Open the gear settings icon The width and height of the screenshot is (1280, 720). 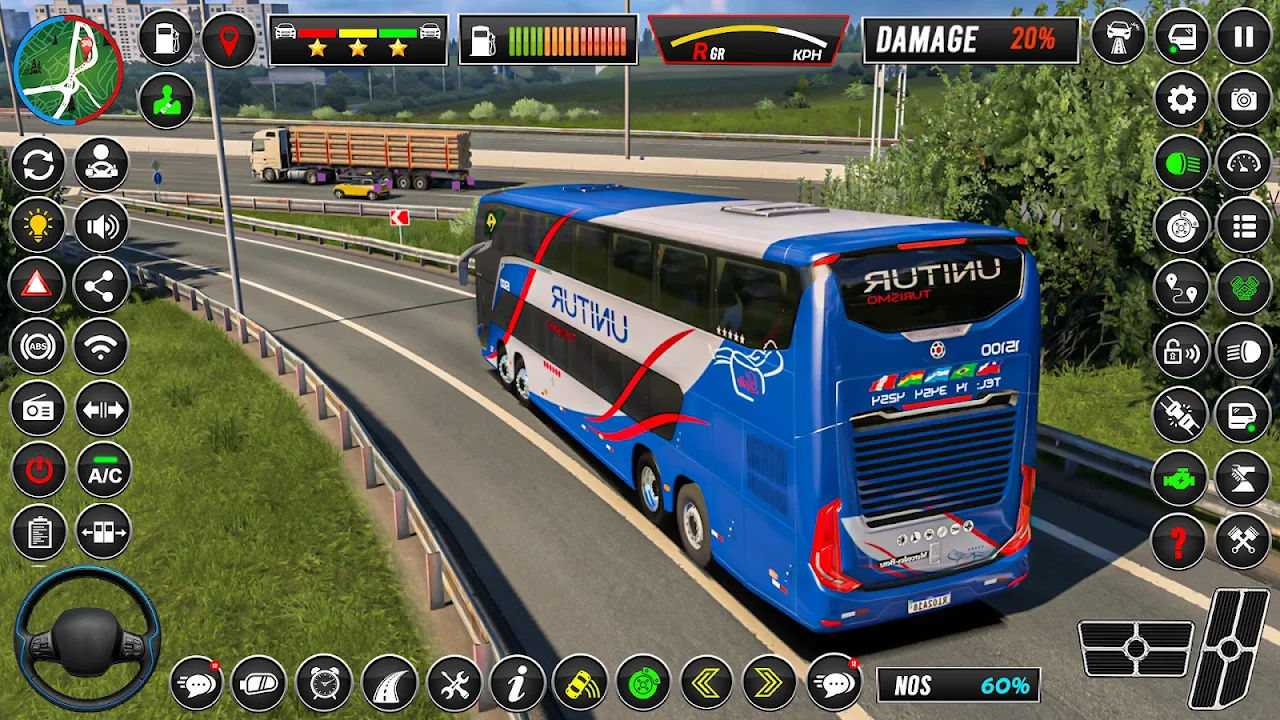[x=1182, y=99]
